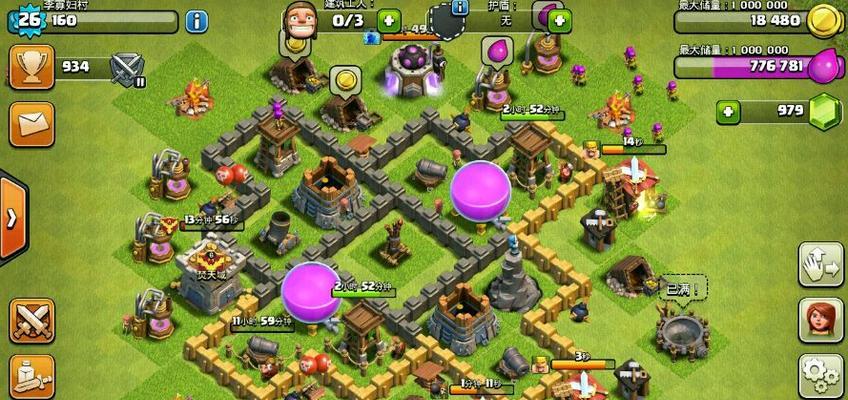Tap the trophy leaderboard button
Viewport: 848px width, 400px height.
point(31,67)
